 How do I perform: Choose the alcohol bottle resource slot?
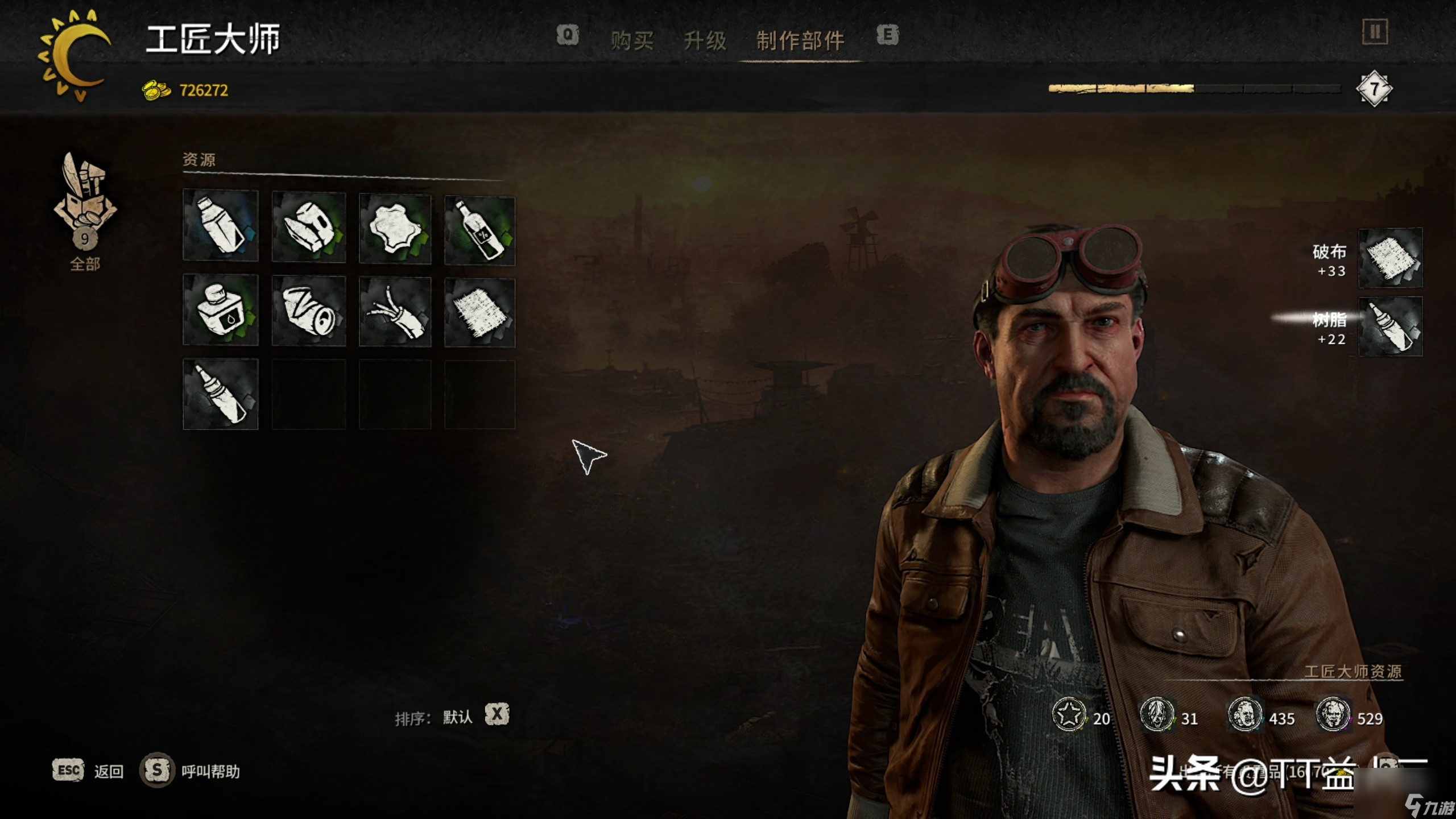tap(479, 230)
